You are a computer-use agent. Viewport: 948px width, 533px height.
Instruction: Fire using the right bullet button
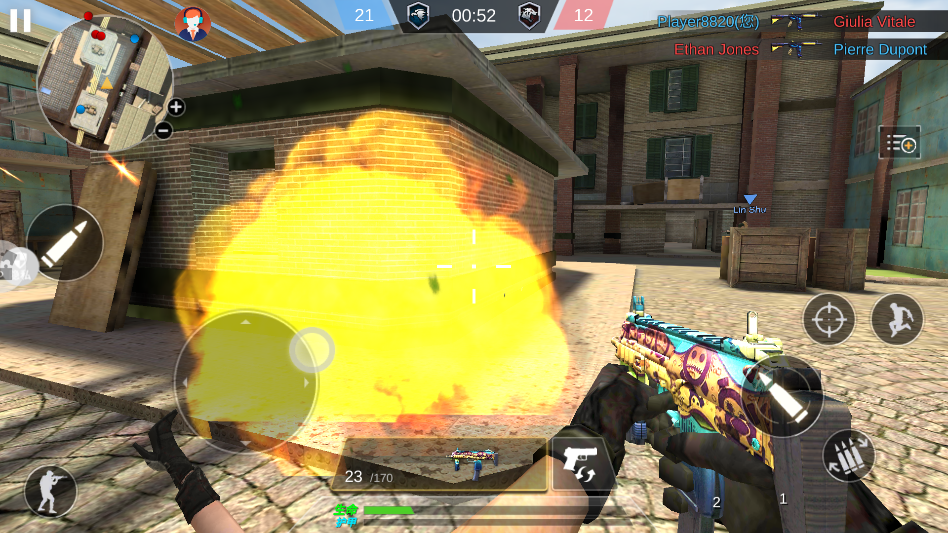783,395
